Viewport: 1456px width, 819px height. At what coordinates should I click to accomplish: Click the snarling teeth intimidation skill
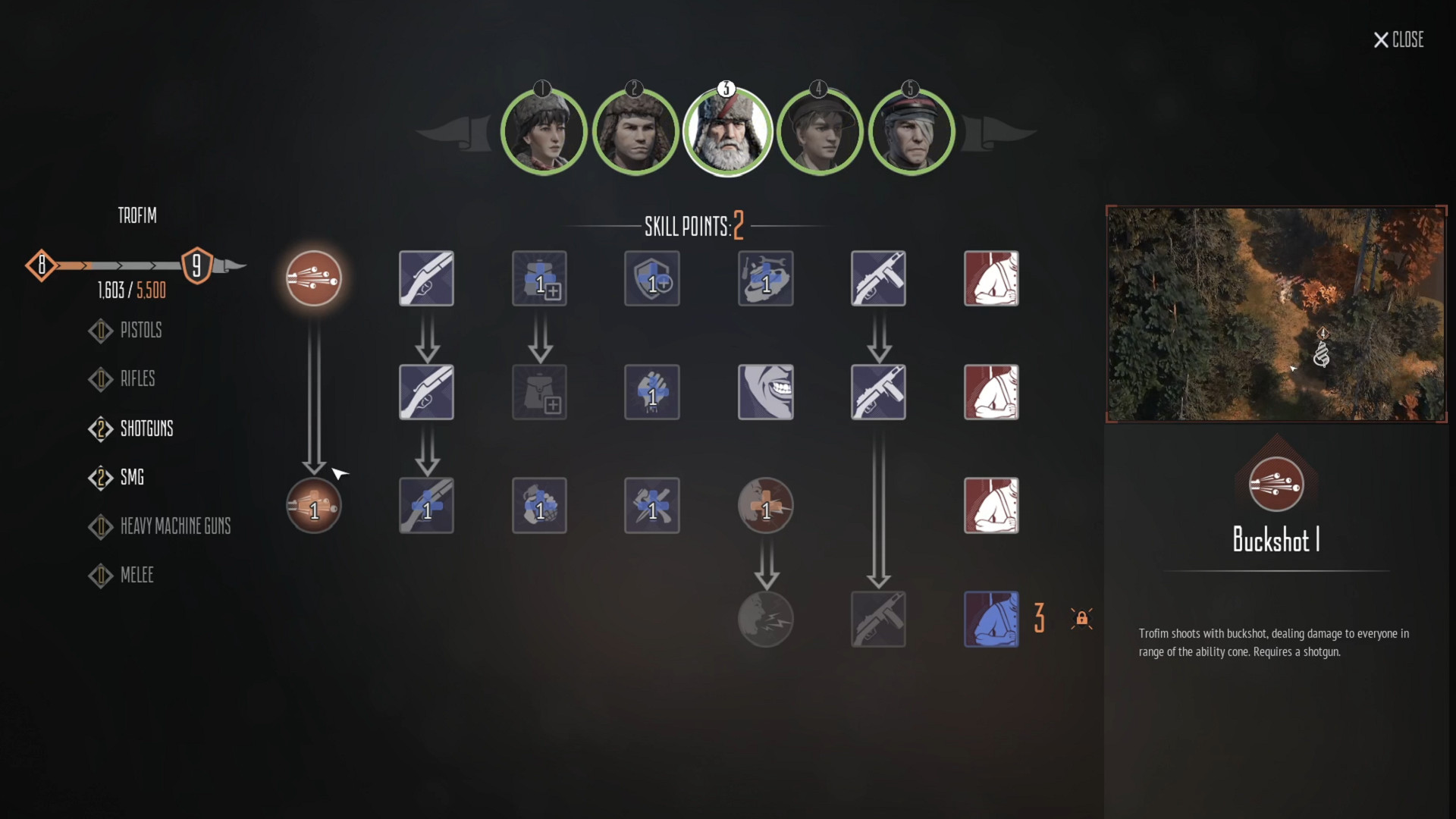click(765, 392)
